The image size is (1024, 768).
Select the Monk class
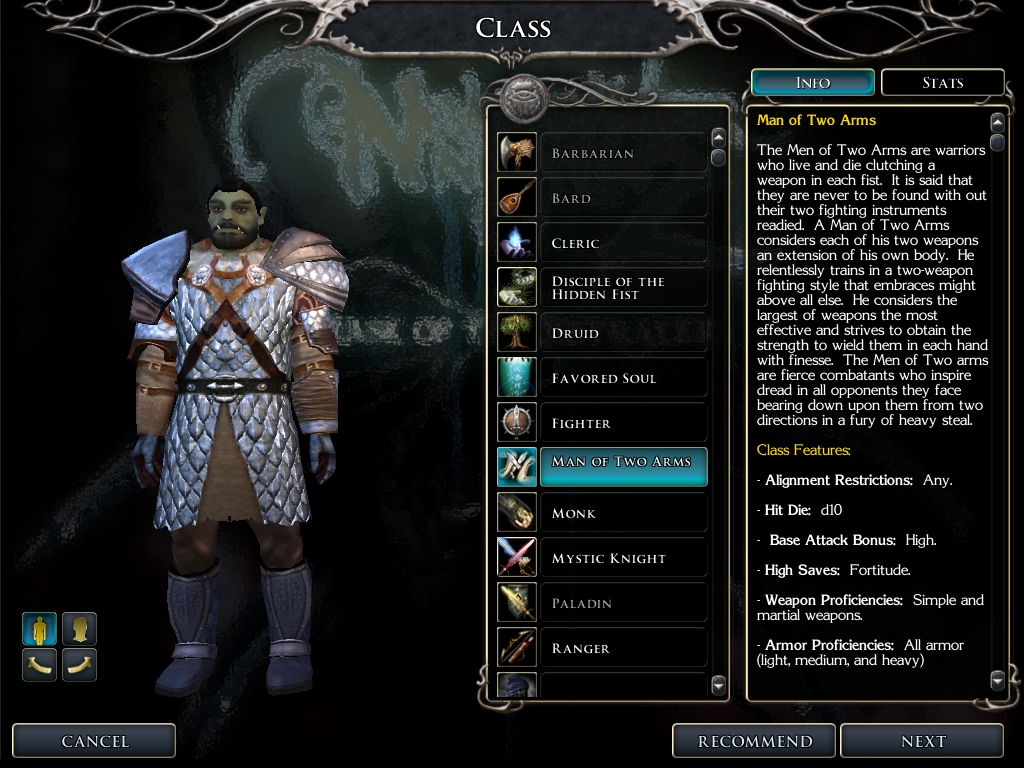click(x=622, y=513)
